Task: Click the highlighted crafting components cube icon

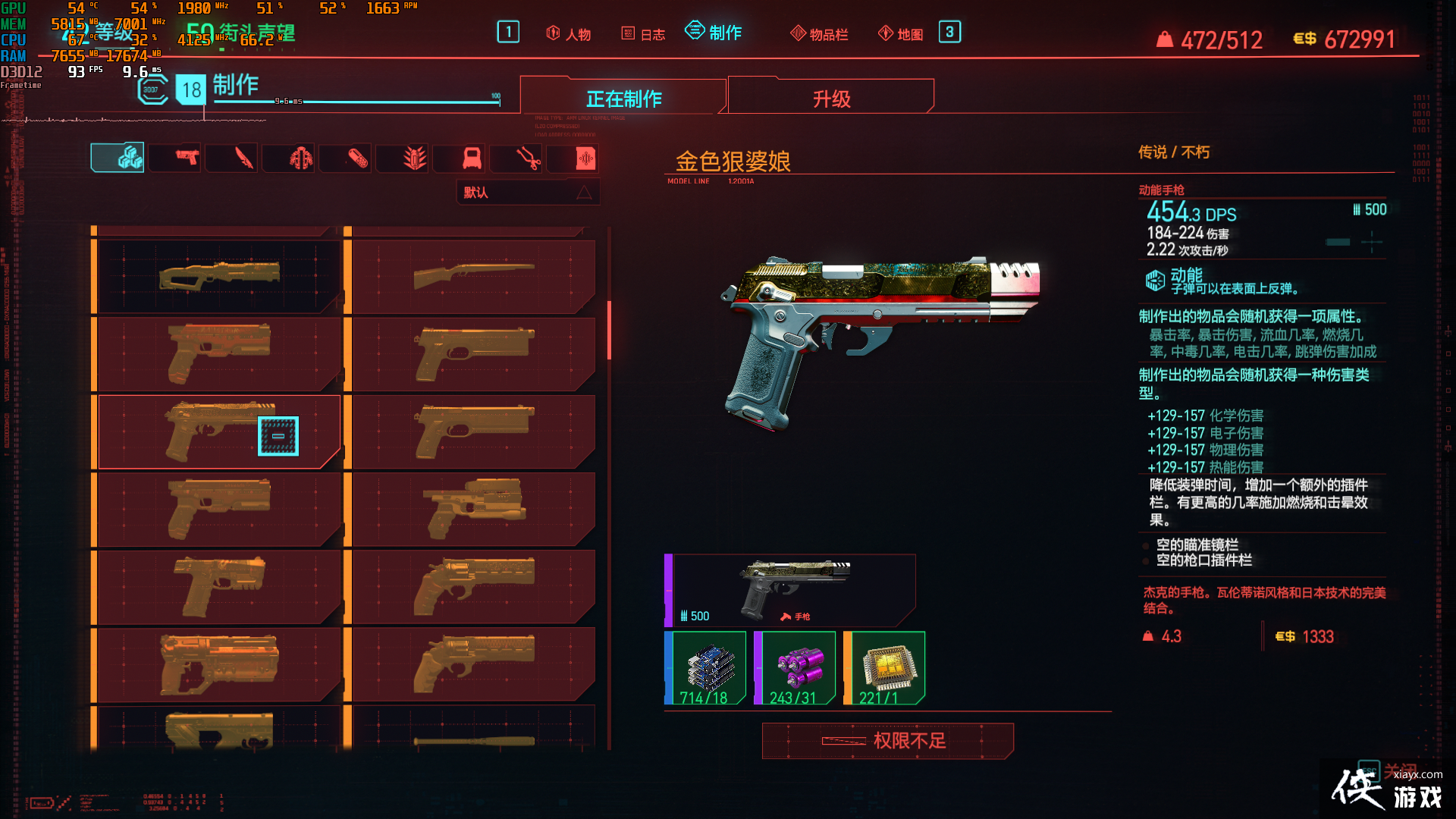Action: pos(118,158)
